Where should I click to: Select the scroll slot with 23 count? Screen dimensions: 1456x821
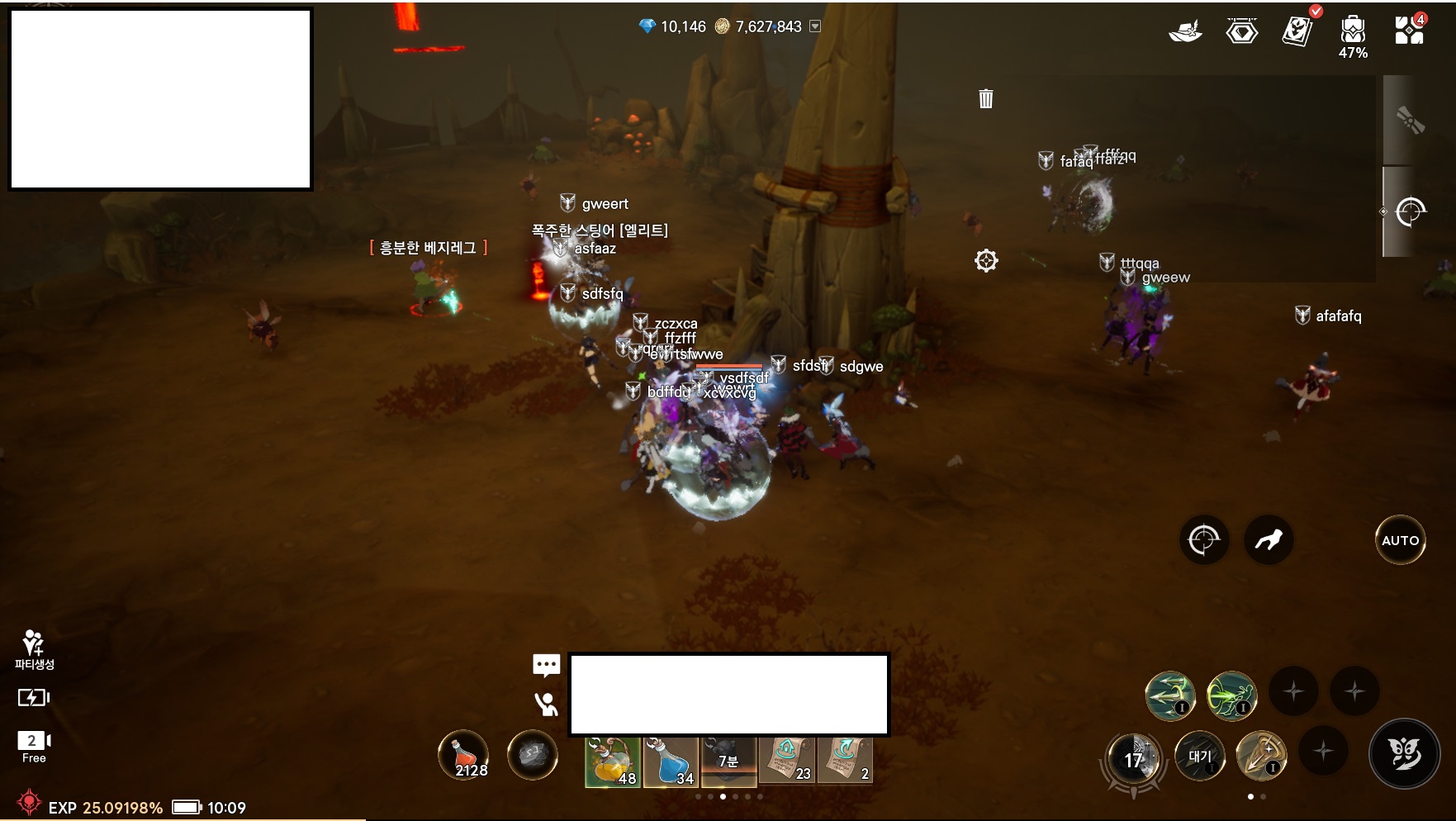point(787,759)
